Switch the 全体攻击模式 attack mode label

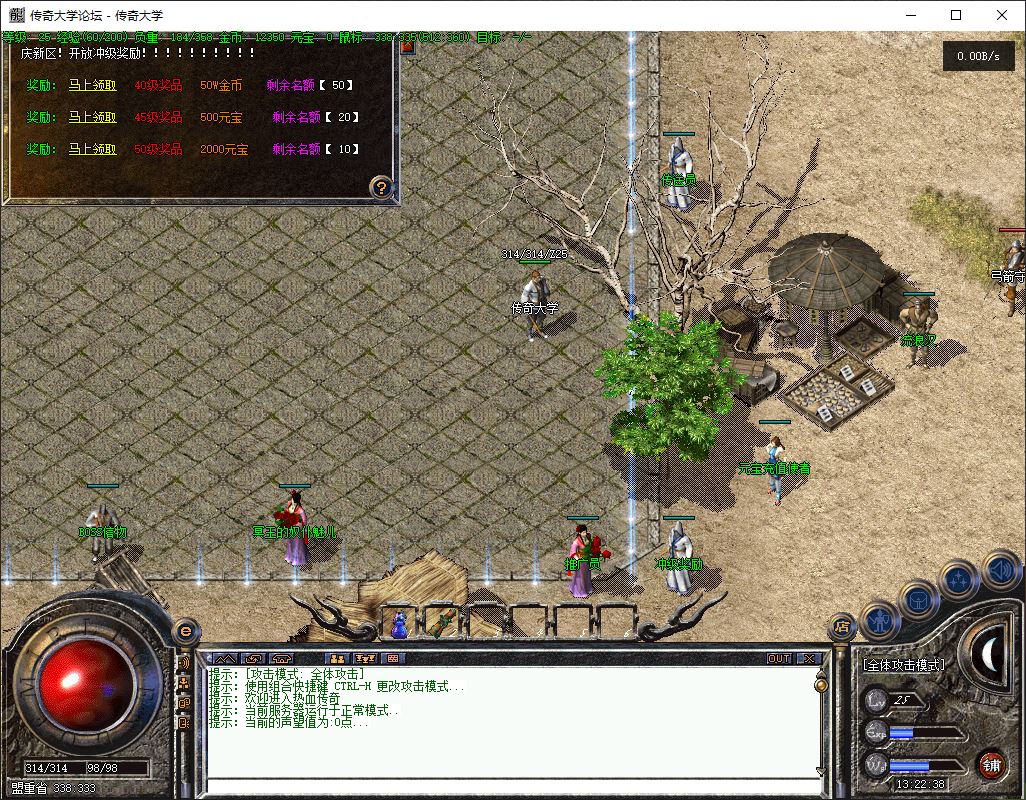point(903,665)
